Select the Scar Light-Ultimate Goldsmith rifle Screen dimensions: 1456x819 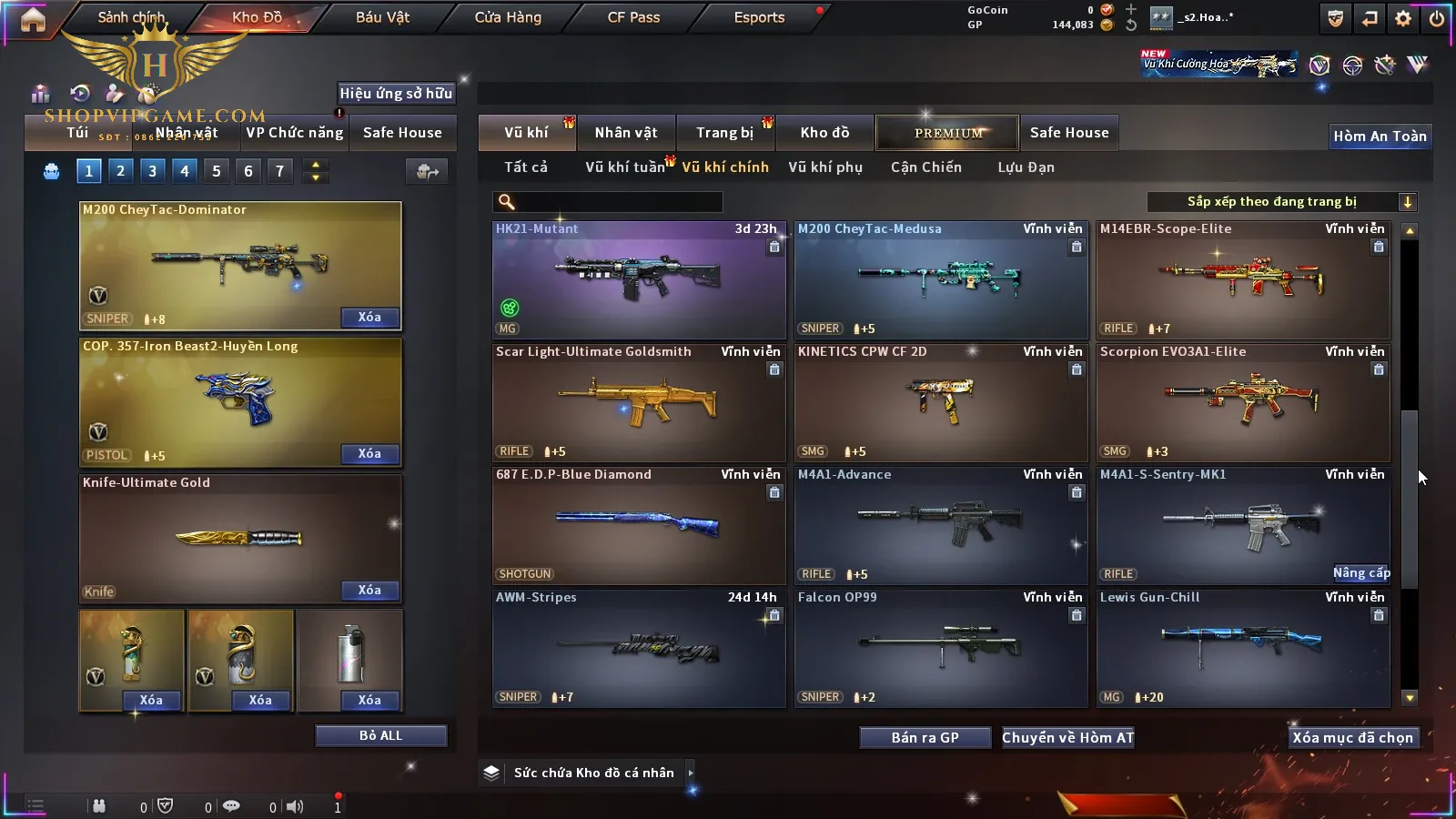coord(638,402)
